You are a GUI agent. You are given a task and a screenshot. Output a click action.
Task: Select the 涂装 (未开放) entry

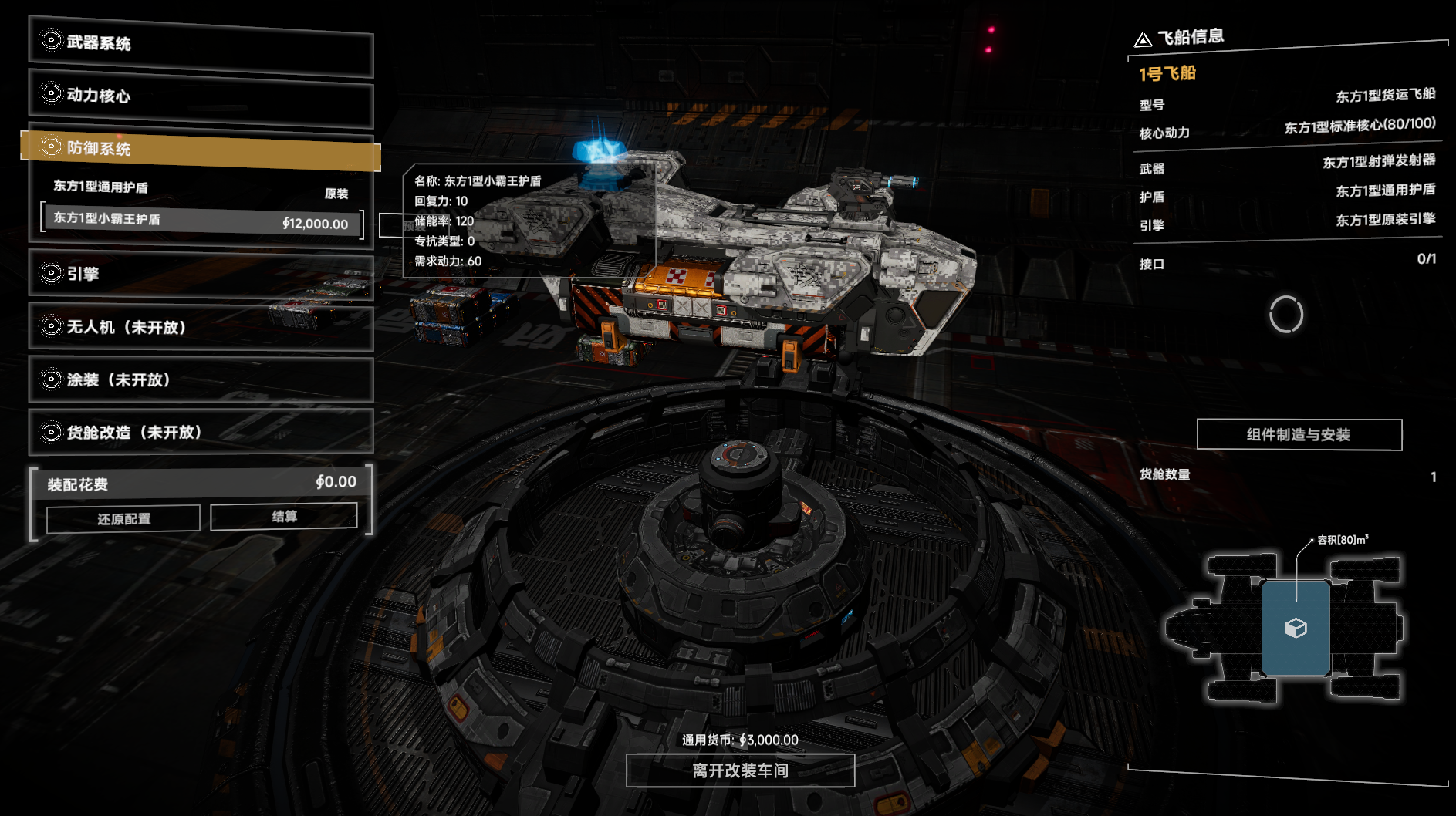click(201, 379)
